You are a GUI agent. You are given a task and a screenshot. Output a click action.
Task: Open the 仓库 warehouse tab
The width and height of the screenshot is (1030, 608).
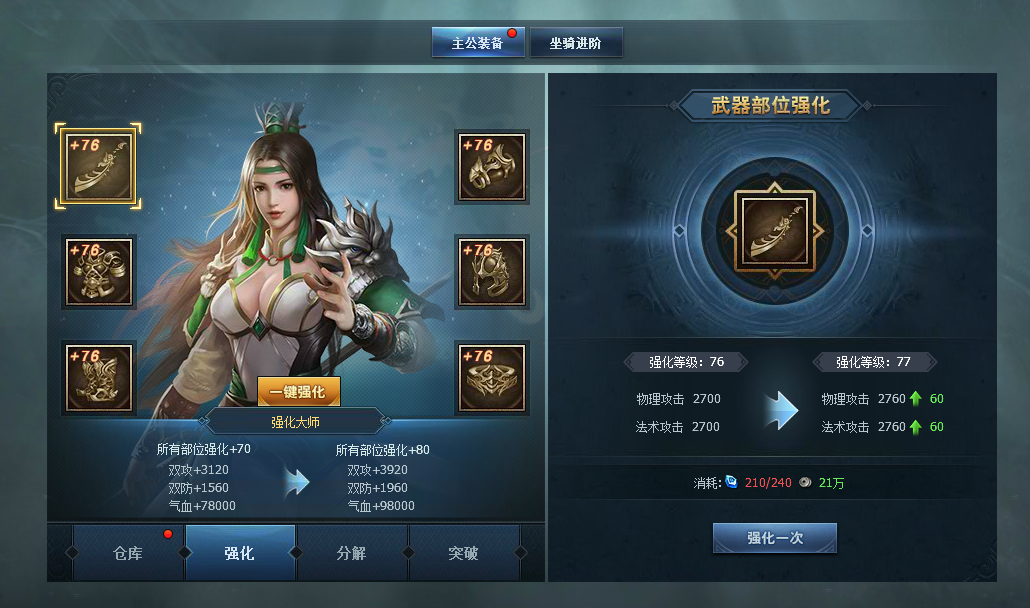click(x=128, y=553)
